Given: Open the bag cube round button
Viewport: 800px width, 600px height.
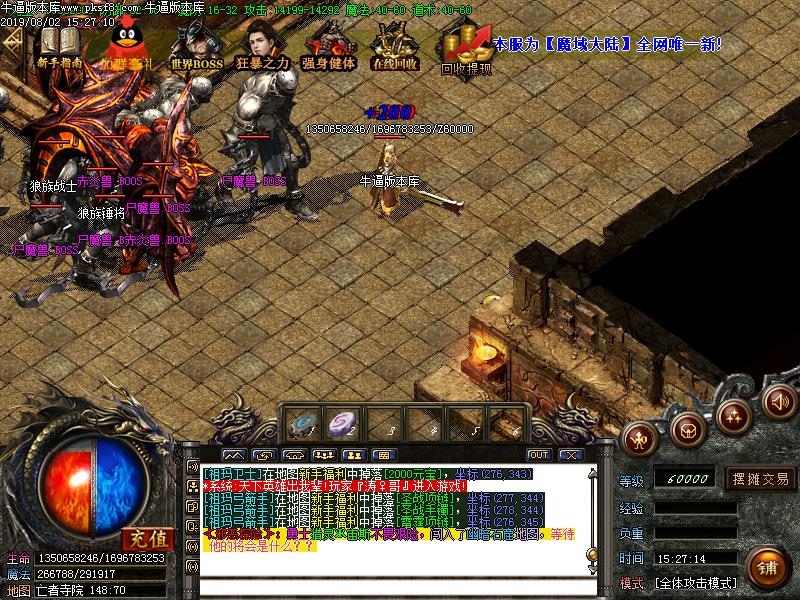Looking at the screenshot, I should [x=687, y=430].
